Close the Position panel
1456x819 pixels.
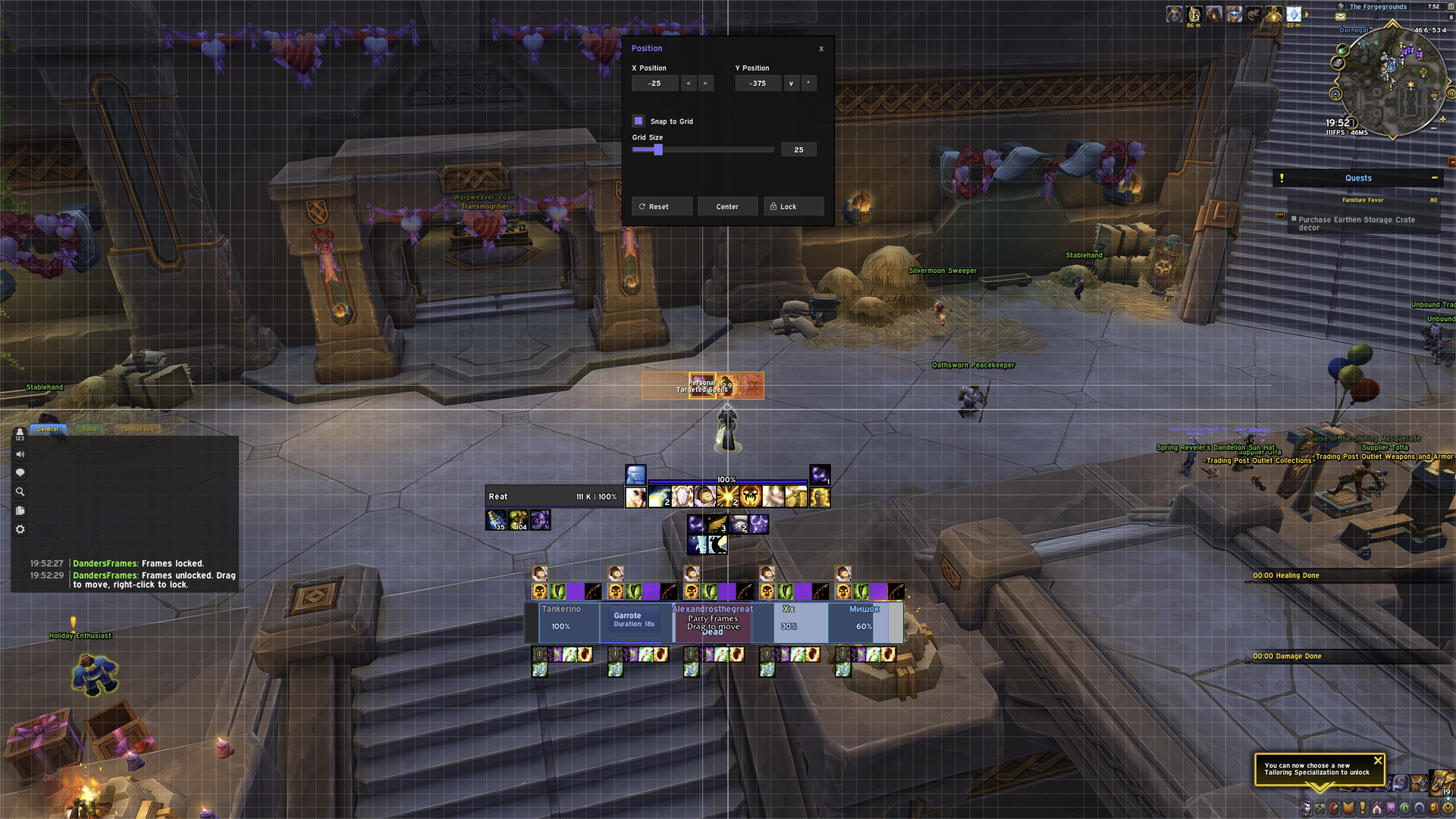[821, 49]
